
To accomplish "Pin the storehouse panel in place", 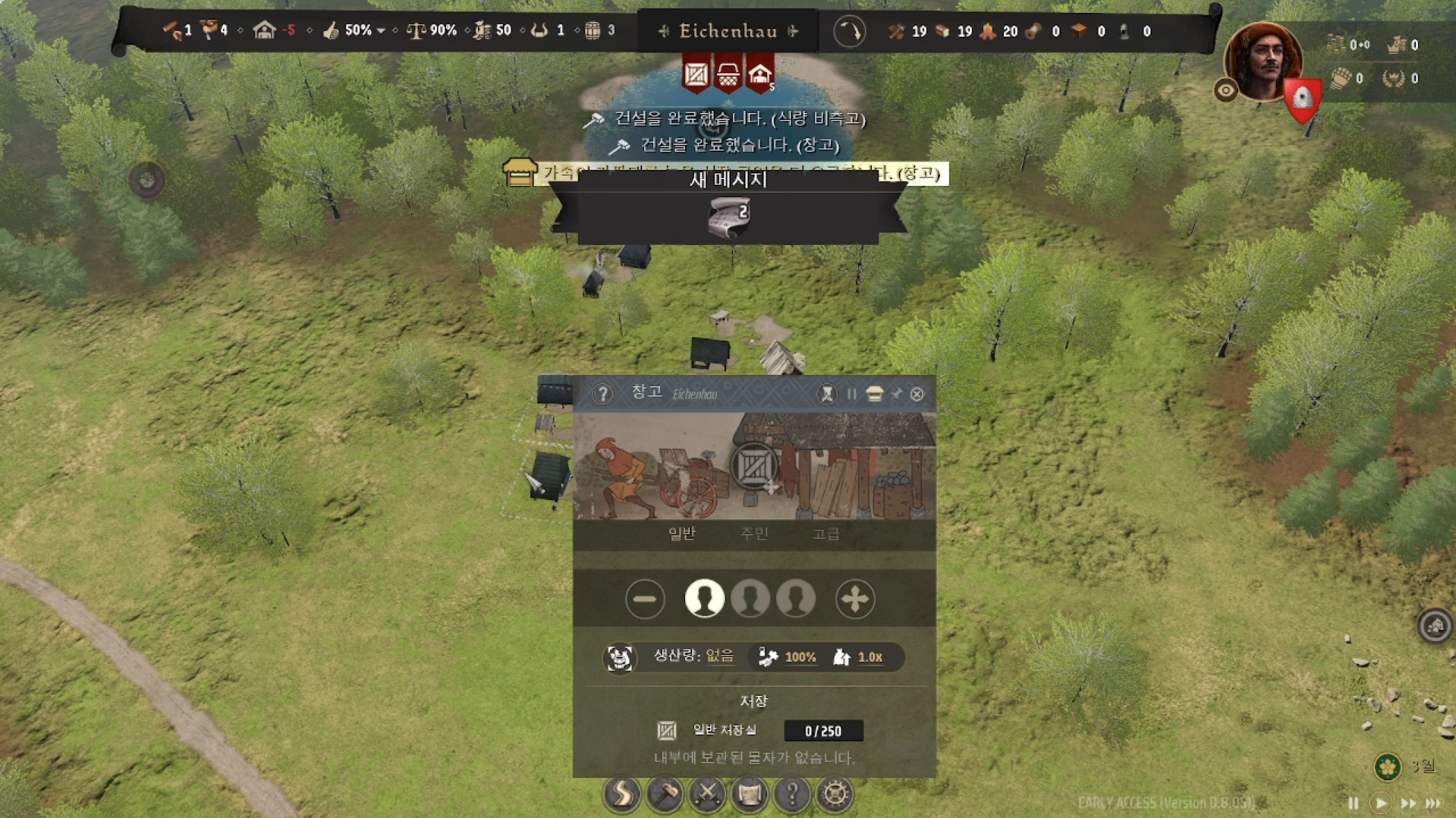I will click(896, 394).
